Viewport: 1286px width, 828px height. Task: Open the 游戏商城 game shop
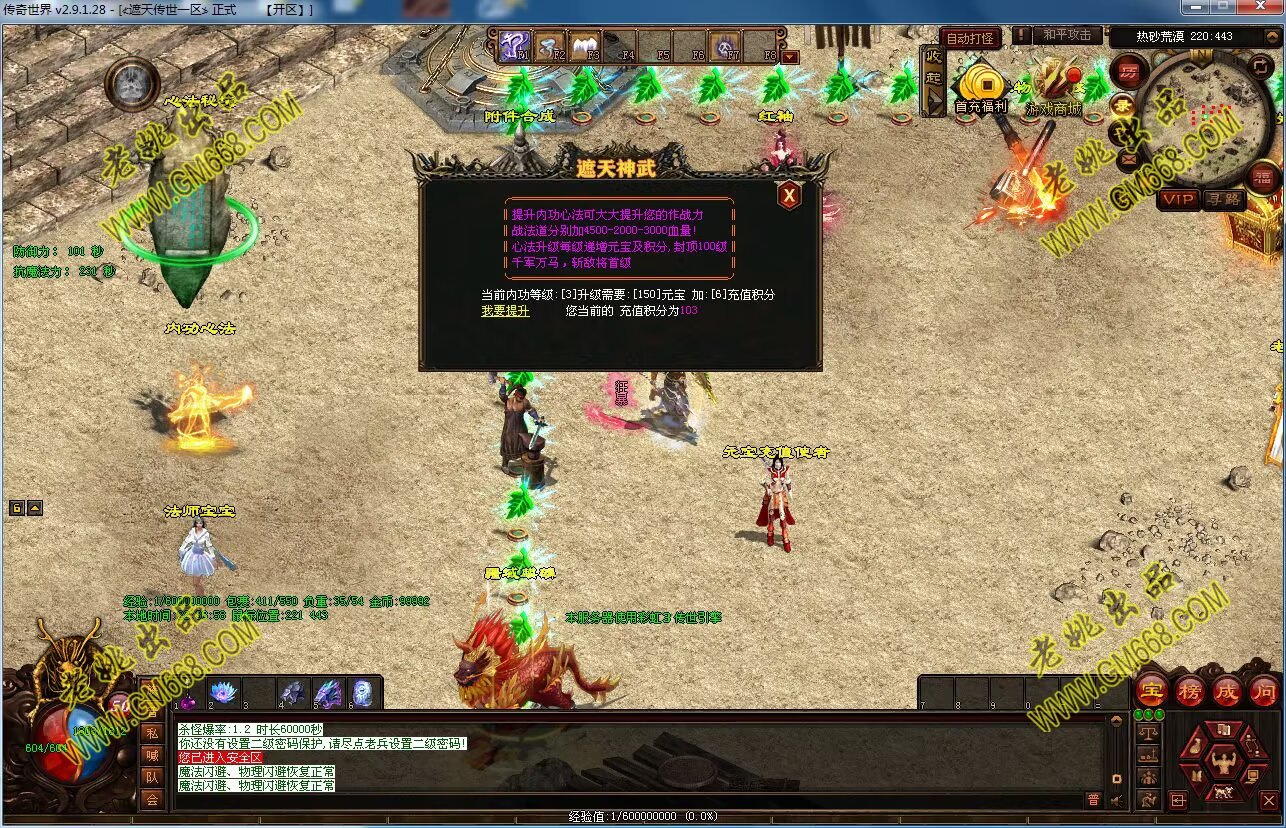point(1052,88)
